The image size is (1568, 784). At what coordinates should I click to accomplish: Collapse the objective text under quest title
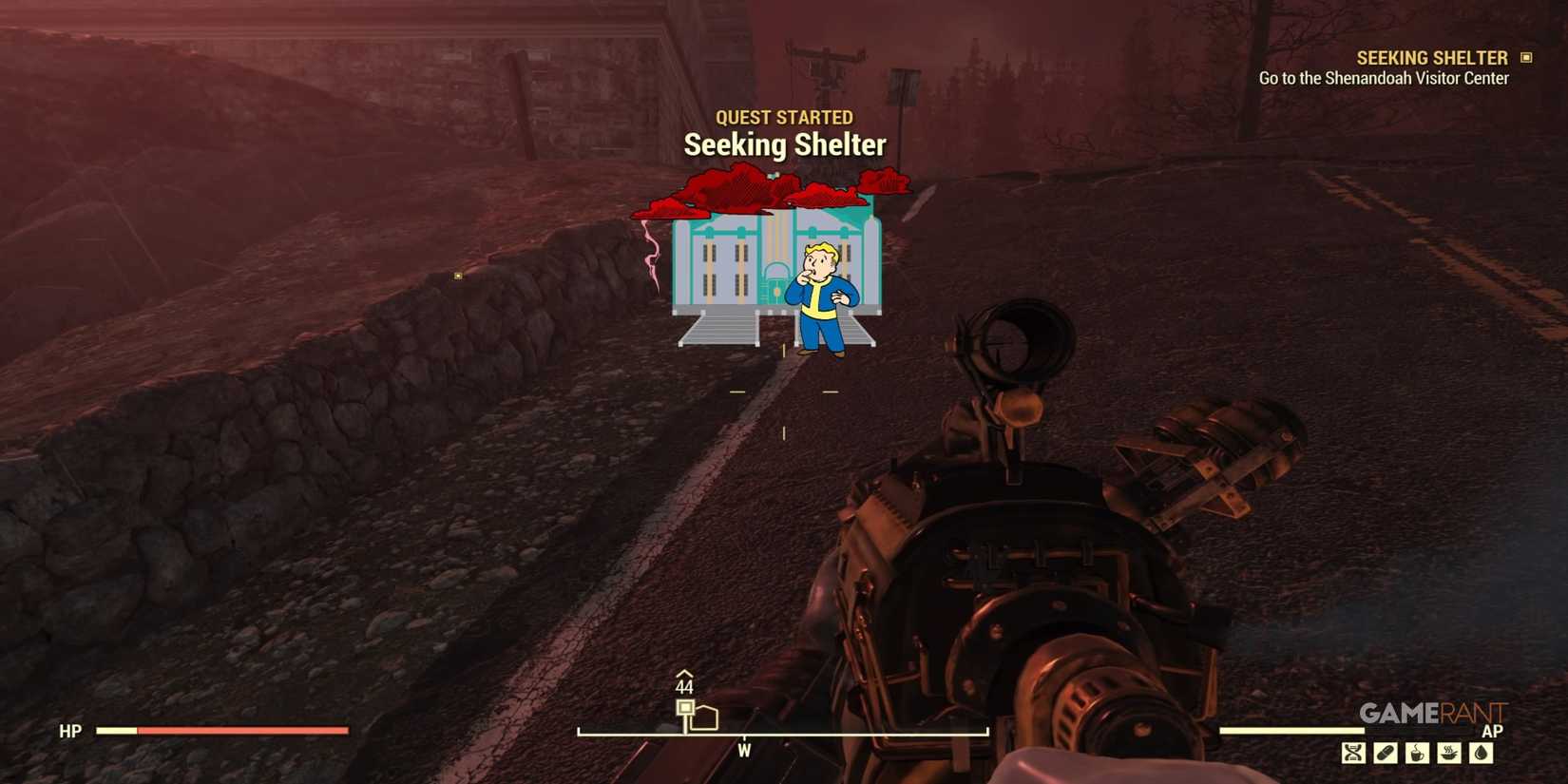[1383, 78]
